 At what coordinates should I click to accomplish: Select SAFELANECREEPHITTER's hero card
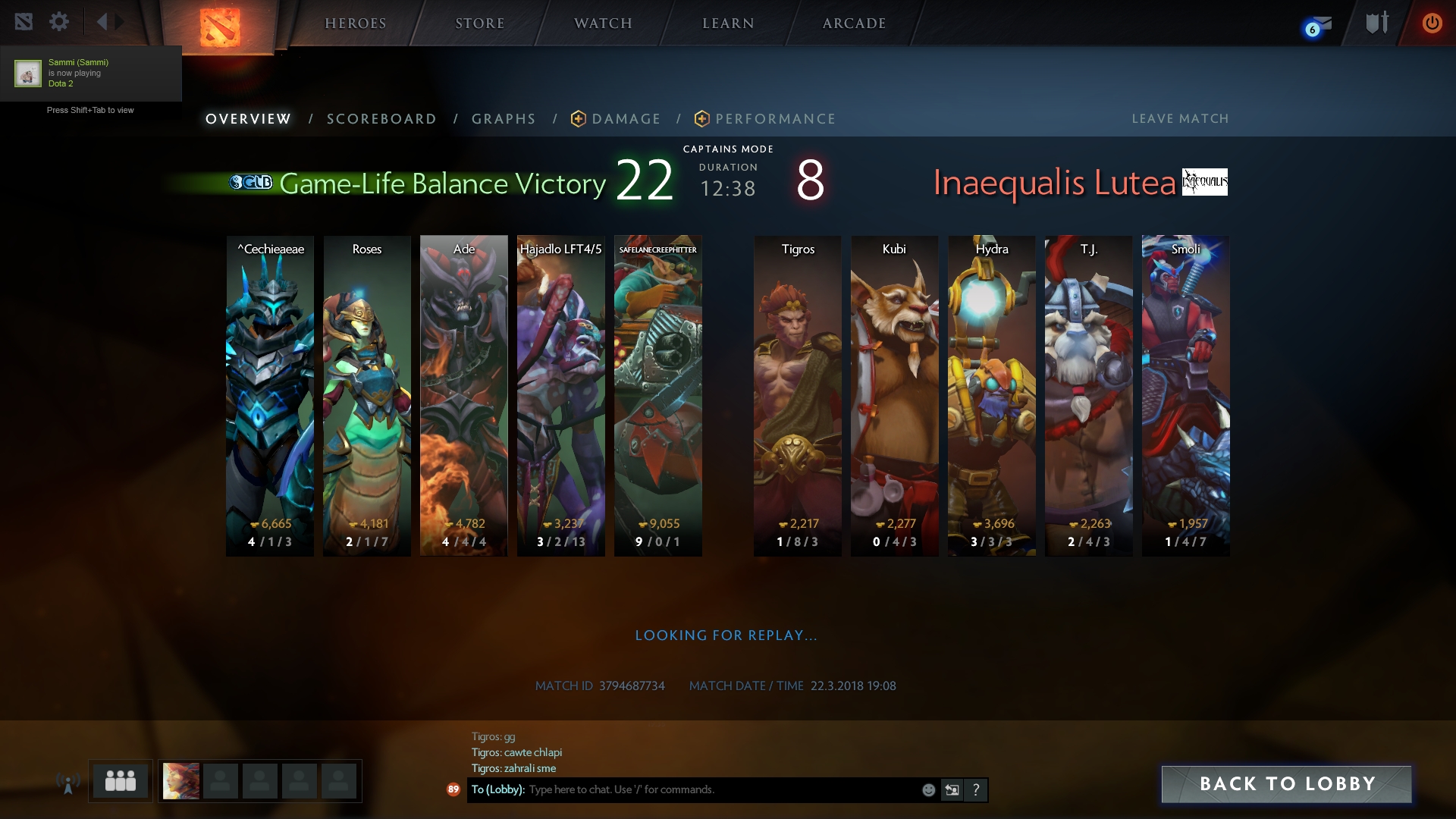[657, 395]
